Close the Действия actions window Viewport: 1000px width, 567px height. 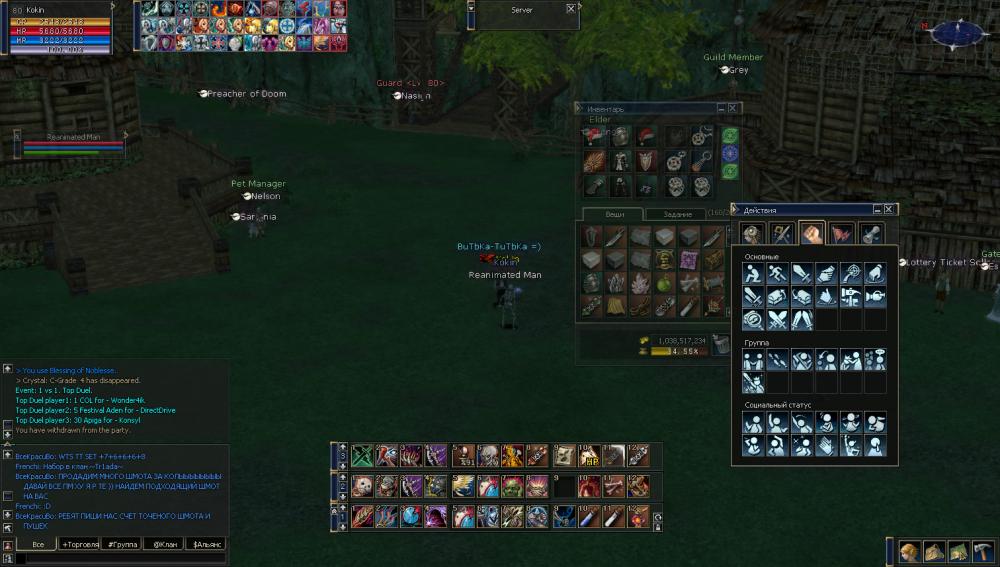(890, 210)
